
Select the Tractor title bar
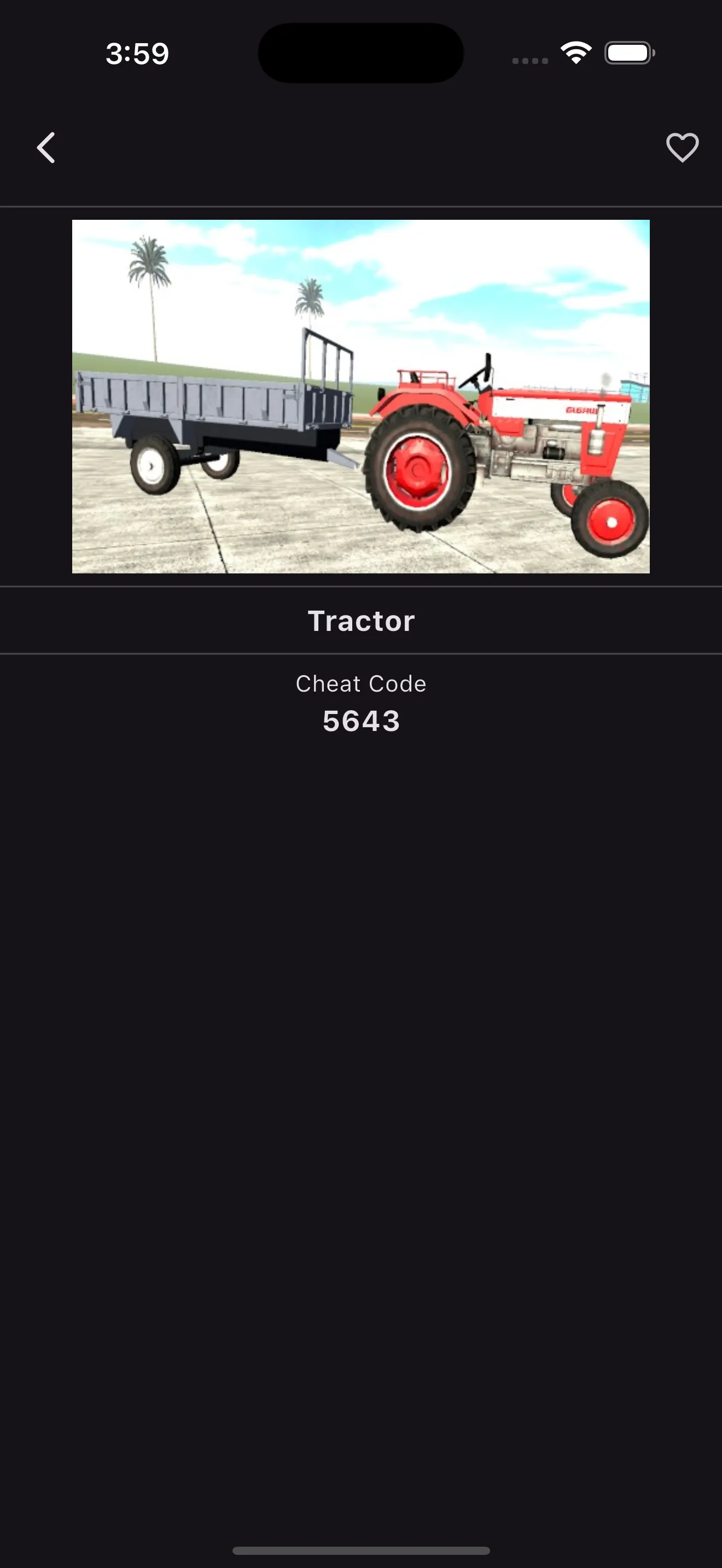tap(361, 621)
